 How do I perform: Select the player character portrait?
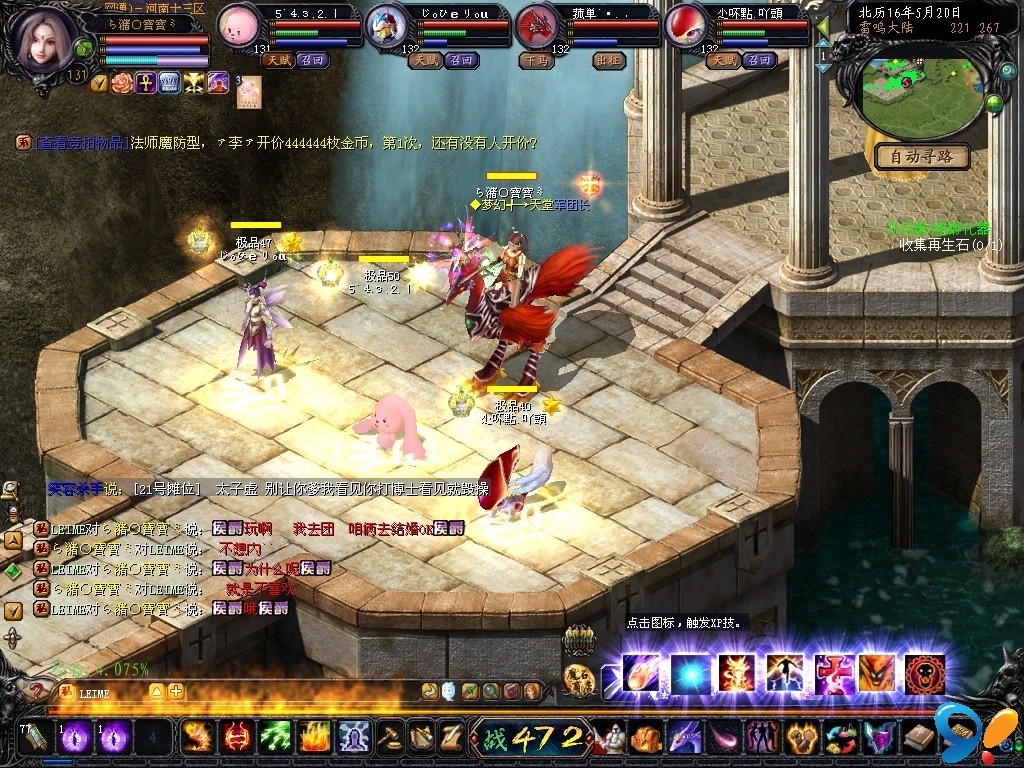click(x=44, y=38)
